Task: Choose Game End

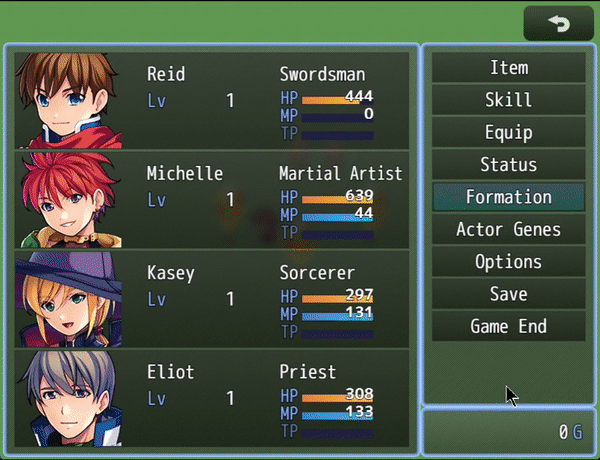Action: click(508, 326)
